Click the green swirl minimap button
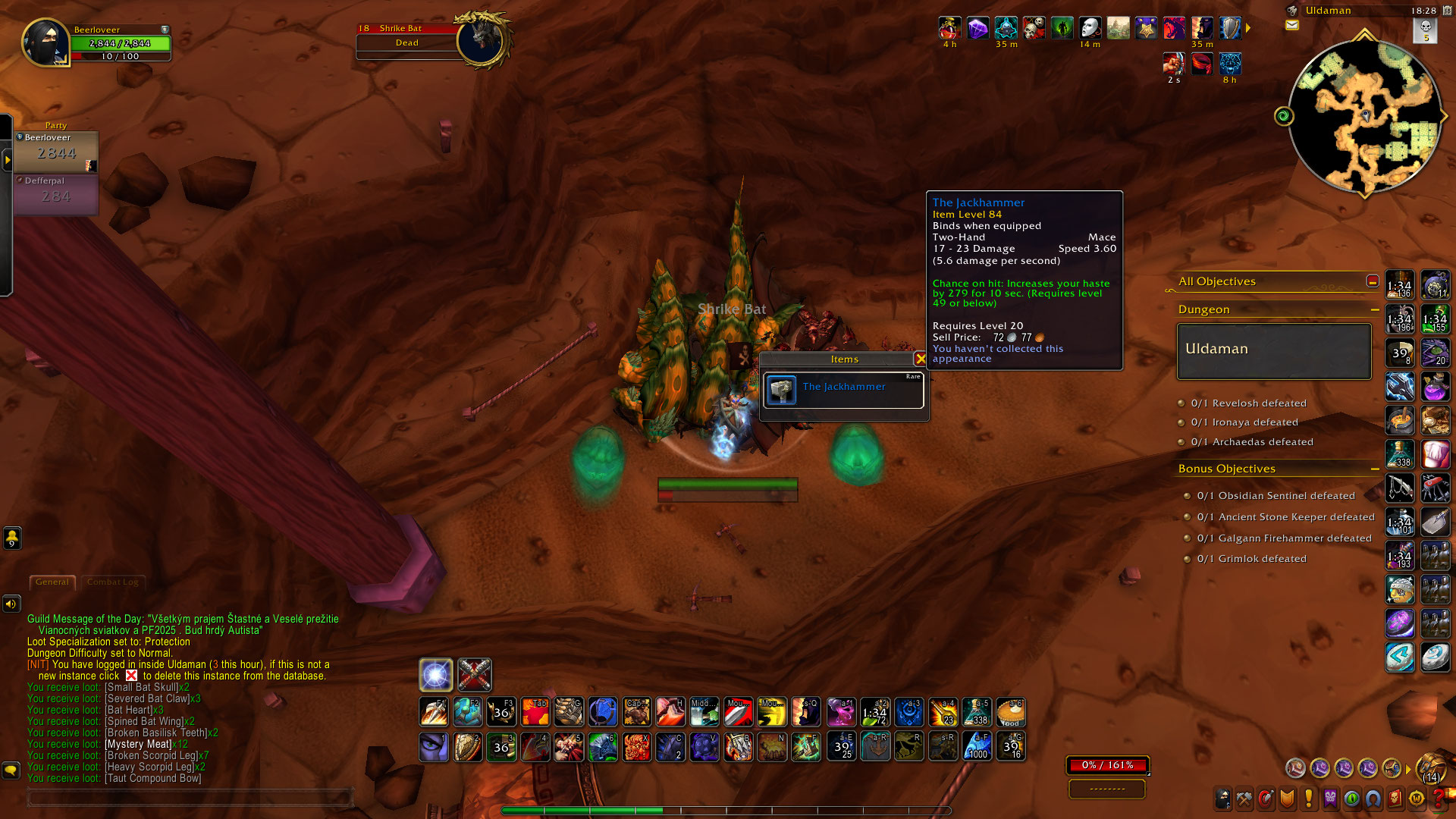Viewport: 1456px width, 819px height. 1284,116
